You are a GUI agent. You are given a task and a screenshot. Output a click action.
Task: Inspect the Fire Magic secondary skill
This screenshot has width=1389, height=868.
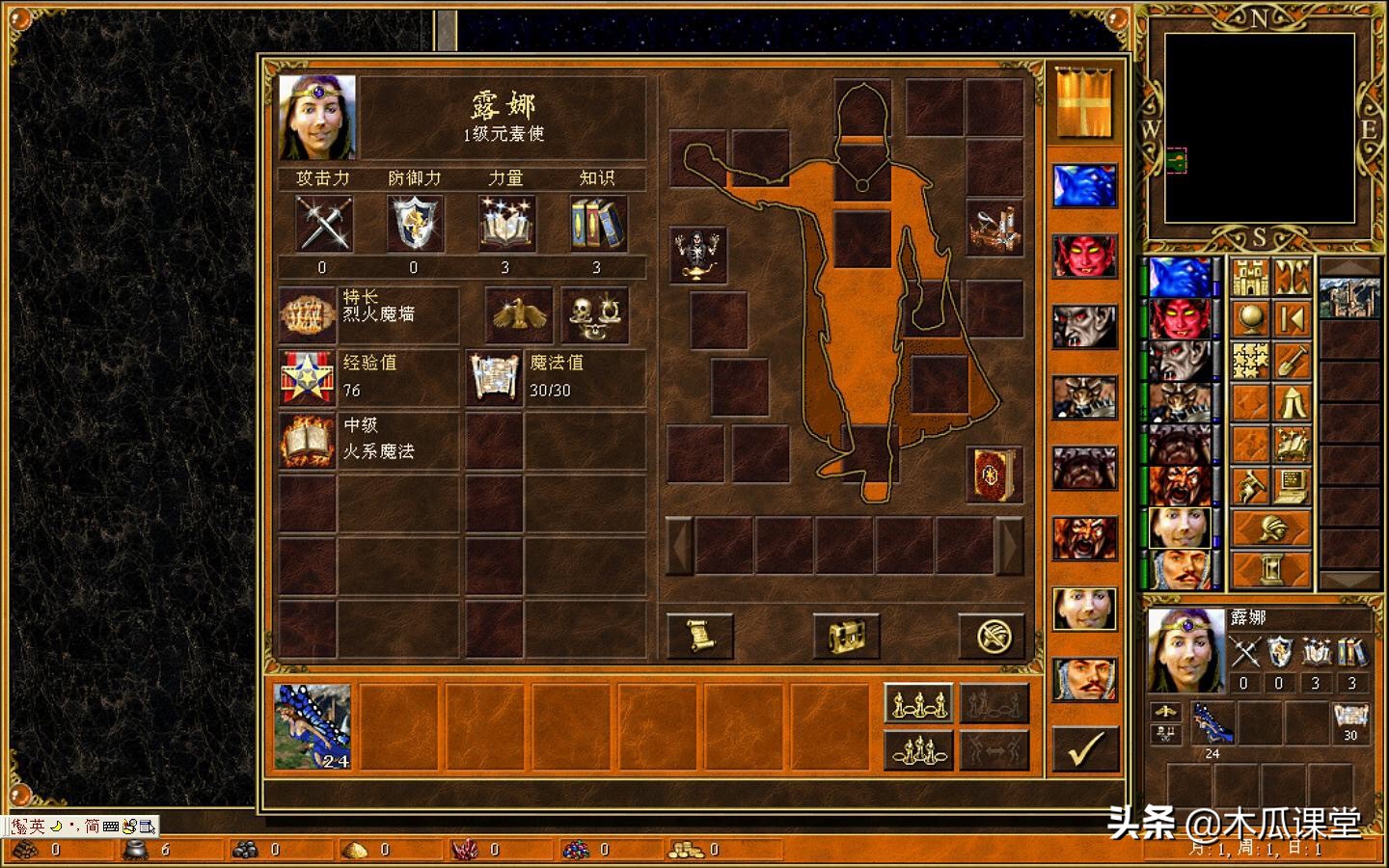click(308, 440)
